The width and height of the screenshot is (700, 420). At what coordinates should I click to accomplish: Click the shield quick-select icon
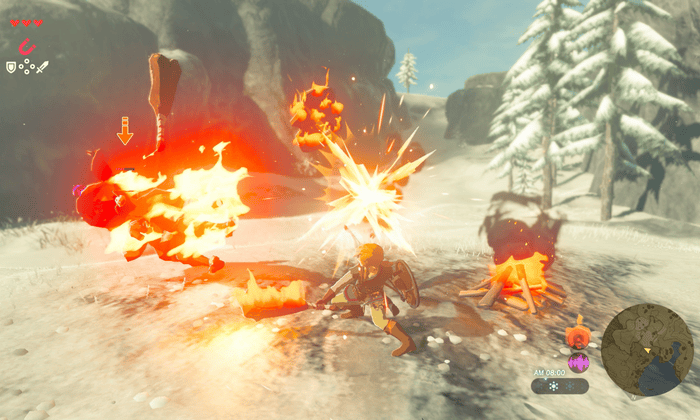[x=11, y=67]
